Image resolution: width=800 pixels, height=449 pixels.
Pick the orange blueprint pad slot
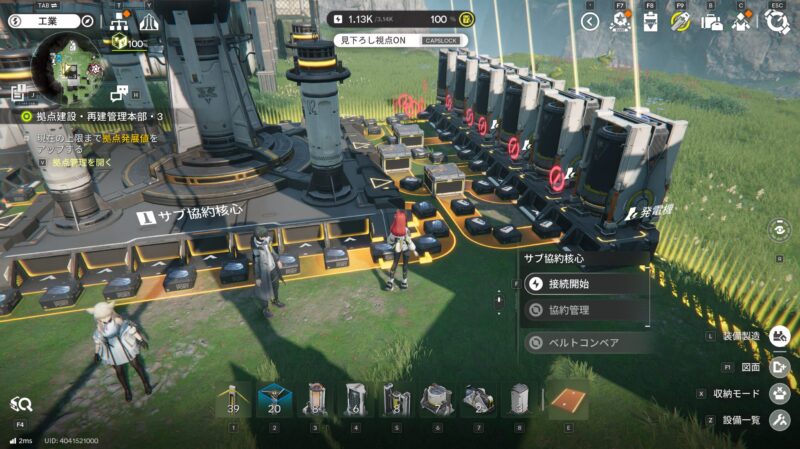click(566, 400)
